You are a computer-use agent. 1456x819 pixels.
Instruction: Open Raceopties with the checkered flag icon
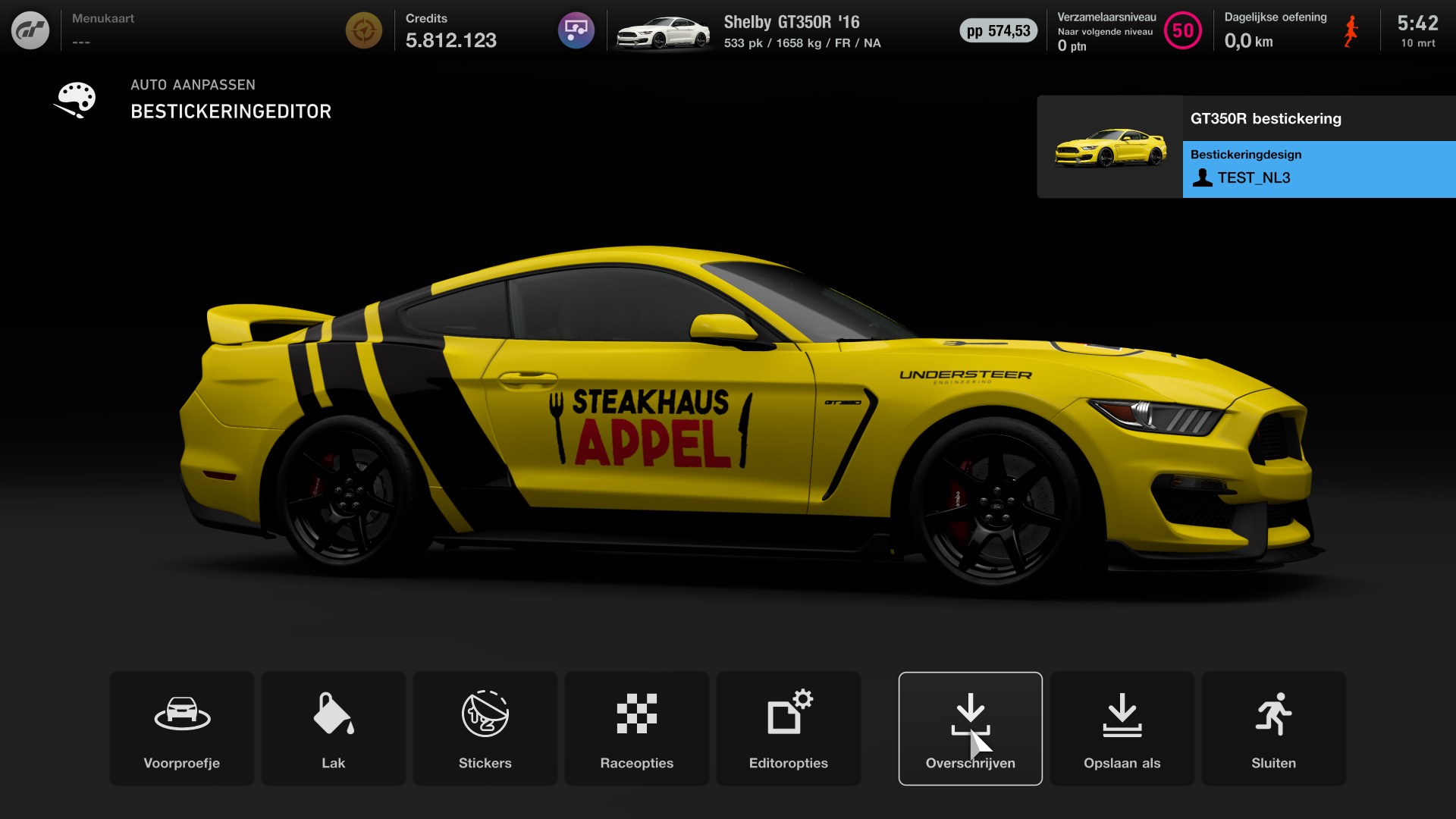(636, 728)
